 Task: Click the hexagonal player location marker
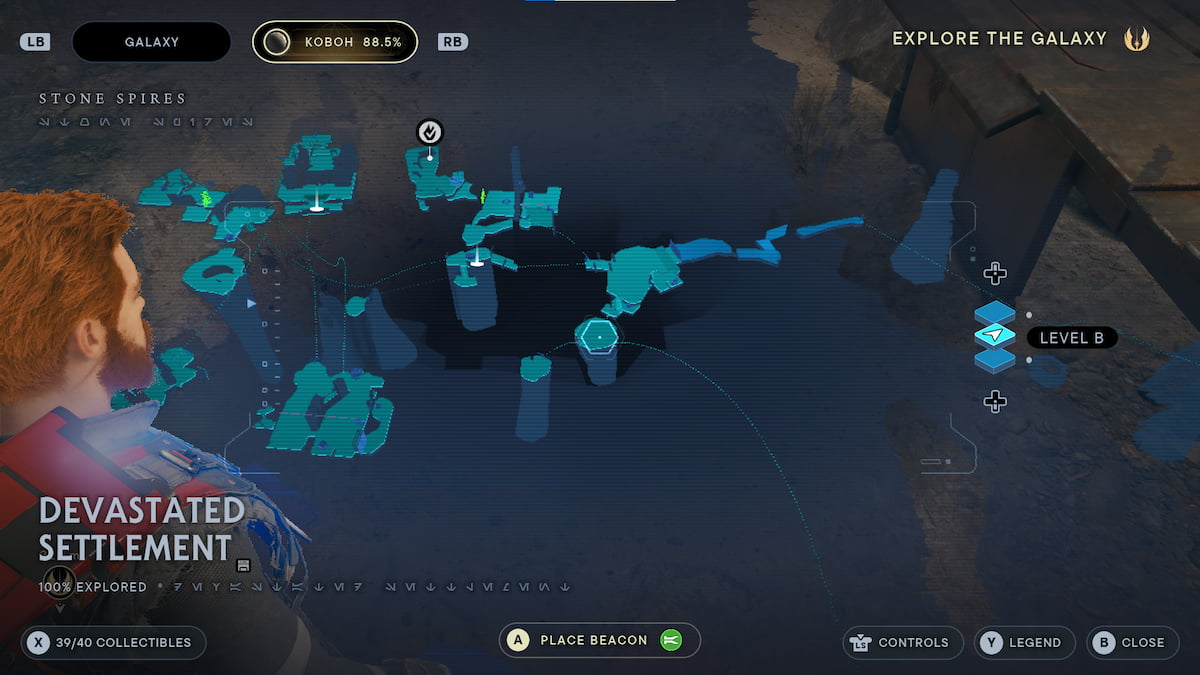click(x=599, y=336)
